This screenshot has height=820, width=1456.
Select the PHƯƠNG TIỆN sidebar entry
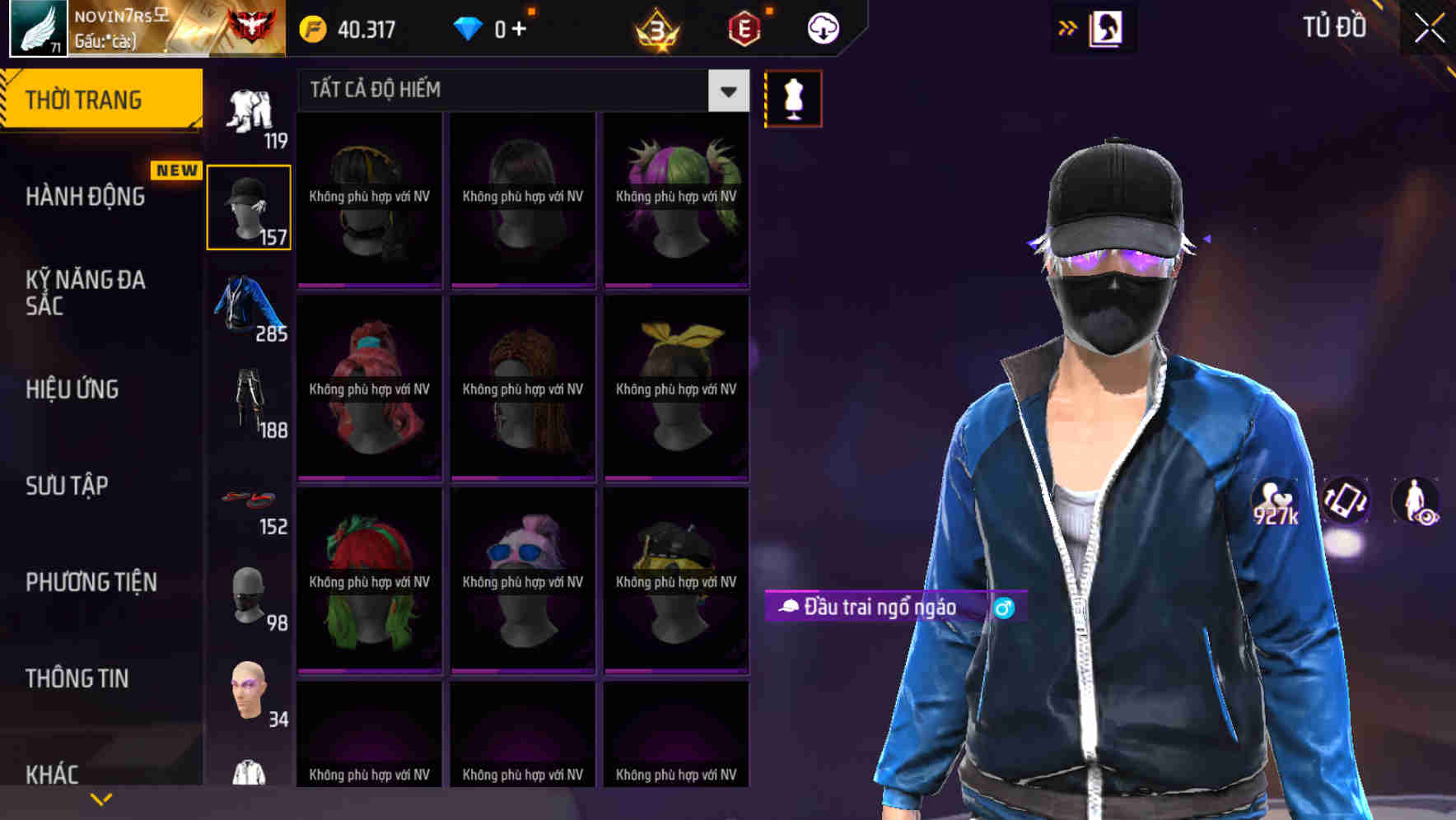point(89,581)
